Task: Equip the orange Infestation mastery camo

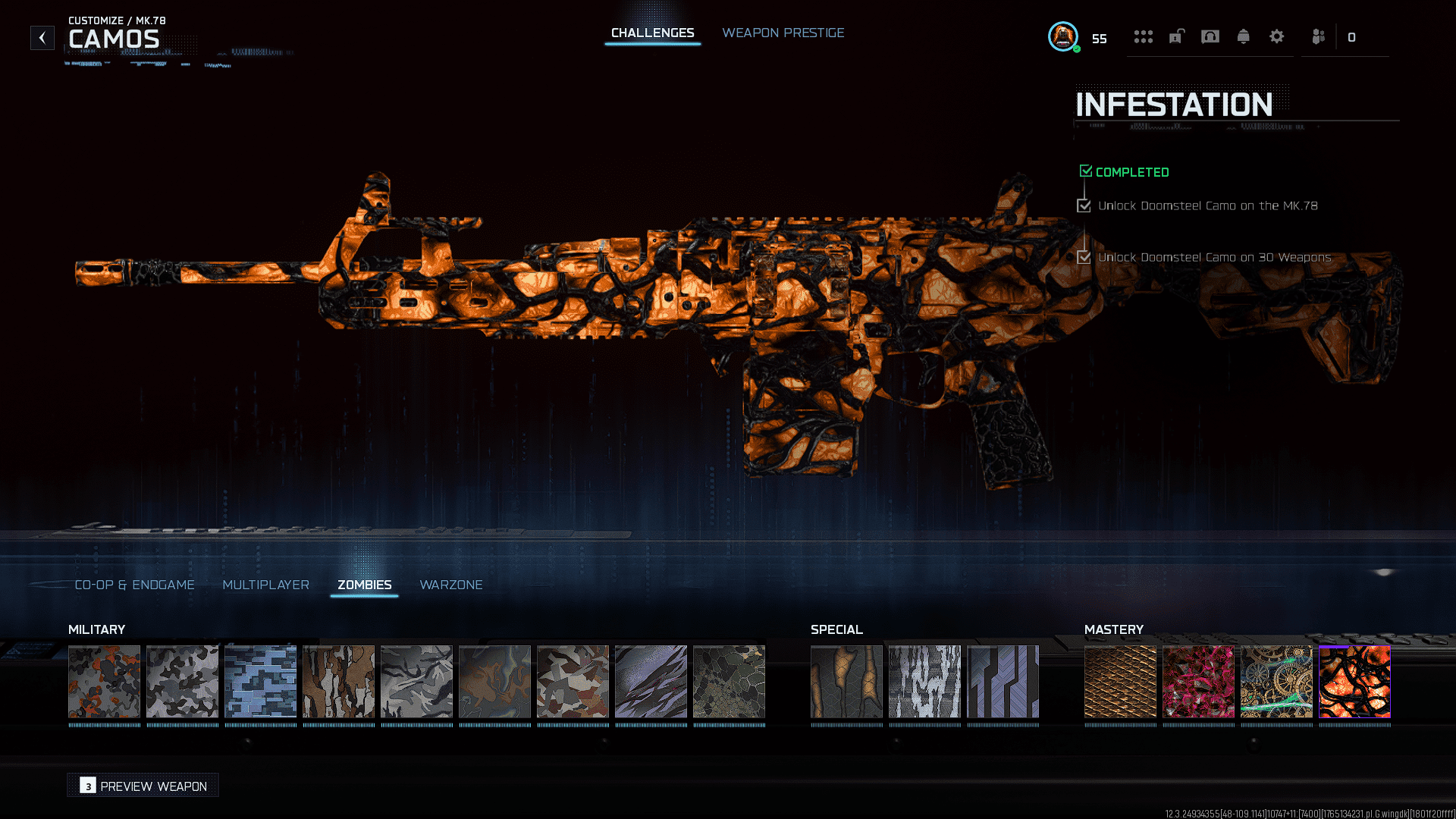Action: coord(1354,681)
